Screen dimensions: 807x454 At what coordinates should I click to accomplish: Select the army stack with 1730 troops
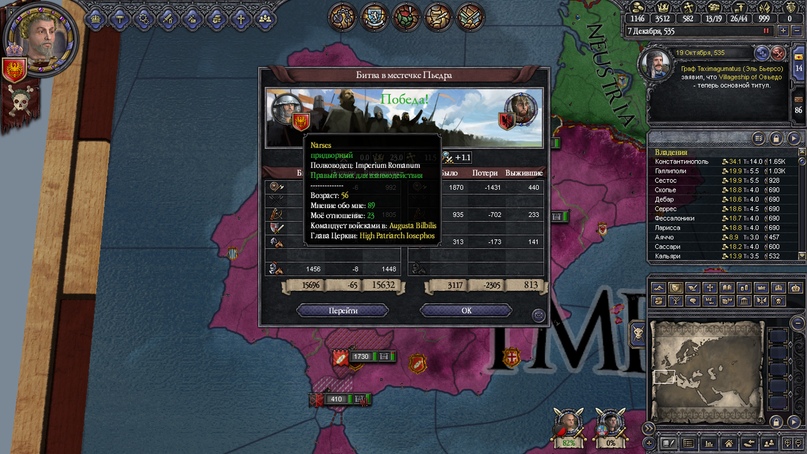361,357
